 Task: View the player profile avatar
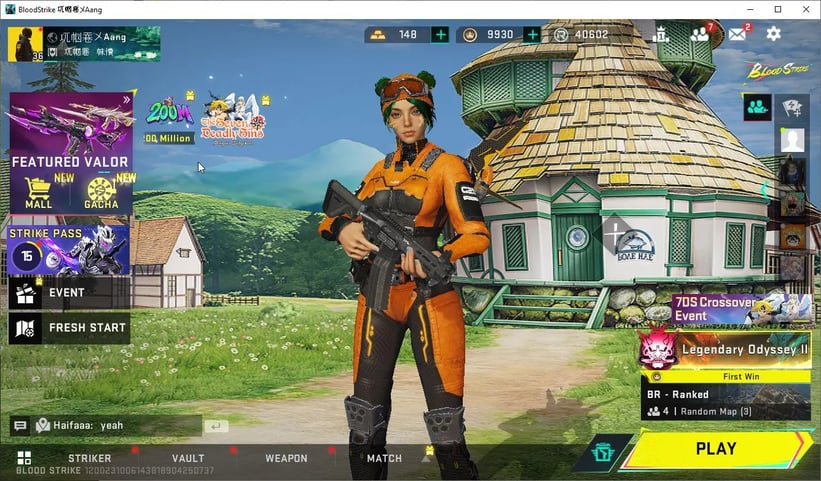click(25, 44)
